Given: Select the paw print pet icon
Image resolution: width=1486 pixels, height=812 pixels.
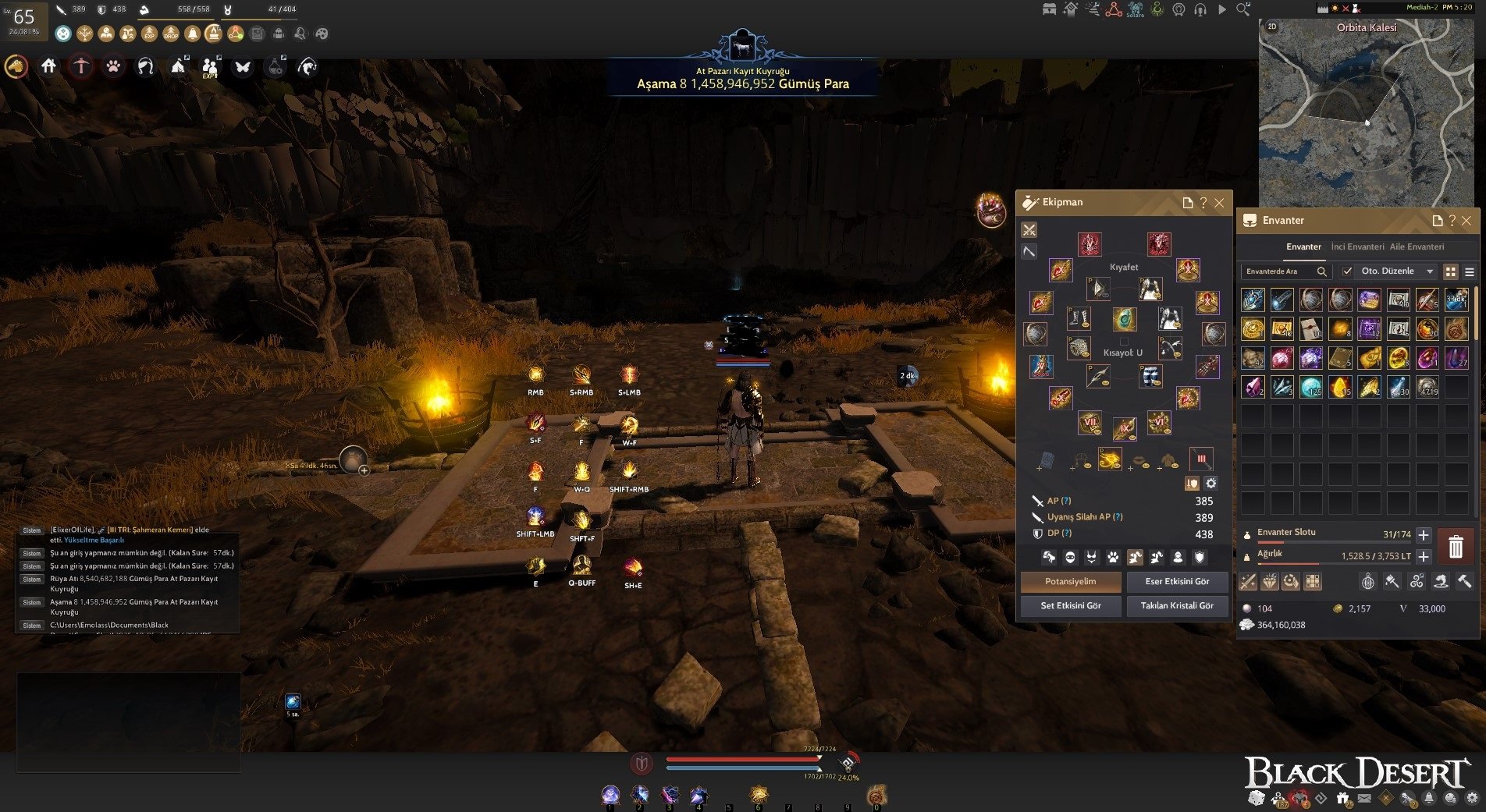Looking at the screenshot, I should point(113,67).
